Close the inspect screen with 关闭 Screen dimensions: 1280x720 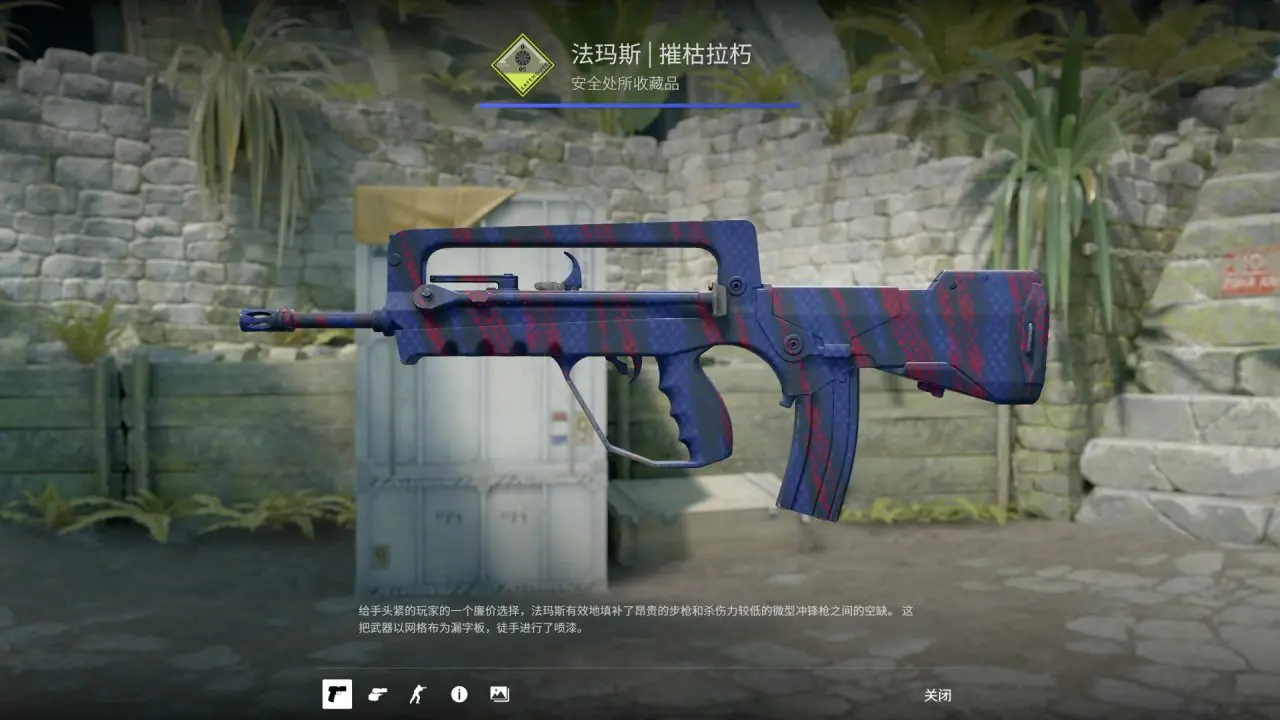937,695
